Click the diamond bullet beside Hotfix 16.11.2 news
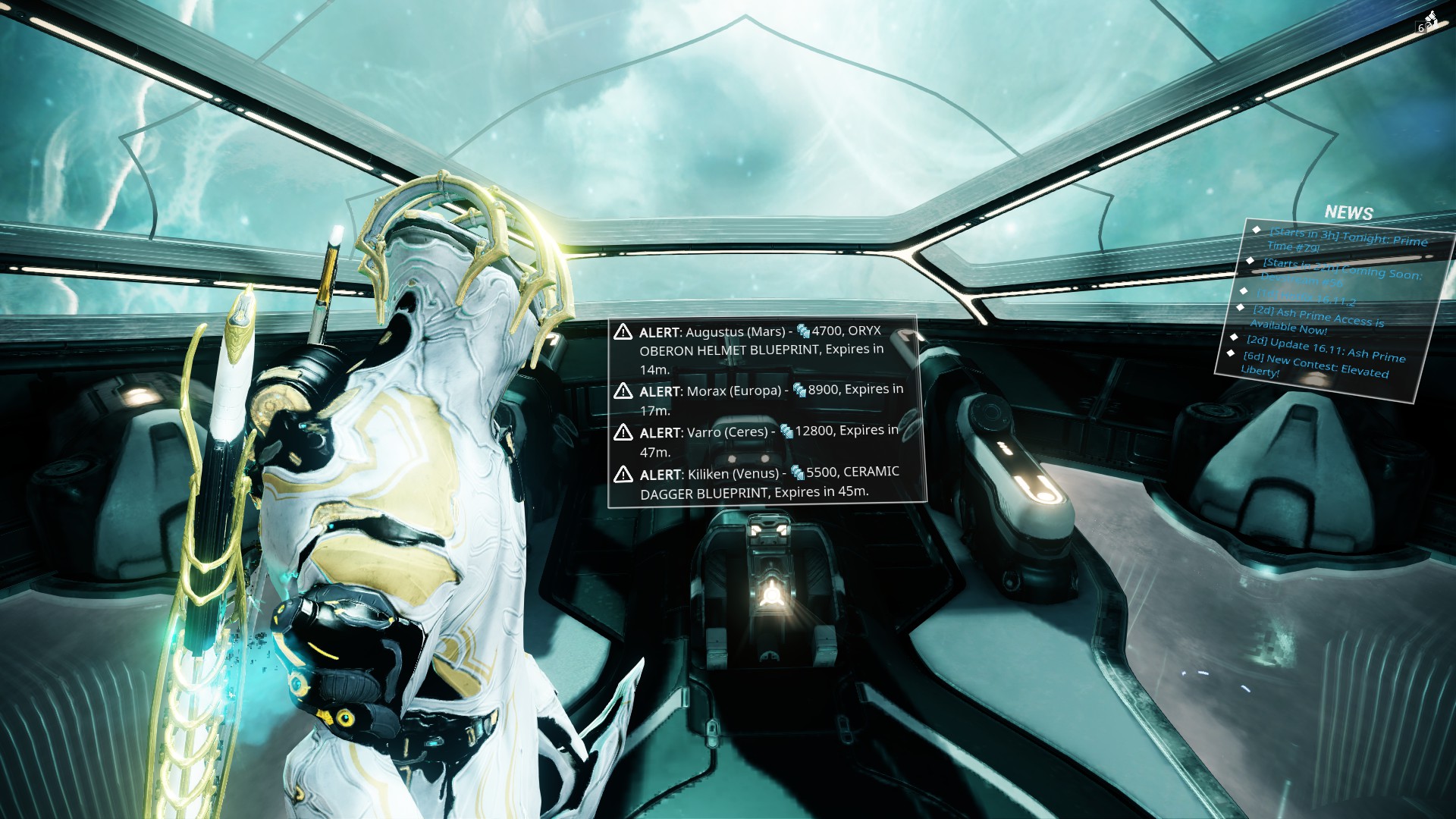The height and width of the screenshot is (819, 1456). (x=1243, y=290)
